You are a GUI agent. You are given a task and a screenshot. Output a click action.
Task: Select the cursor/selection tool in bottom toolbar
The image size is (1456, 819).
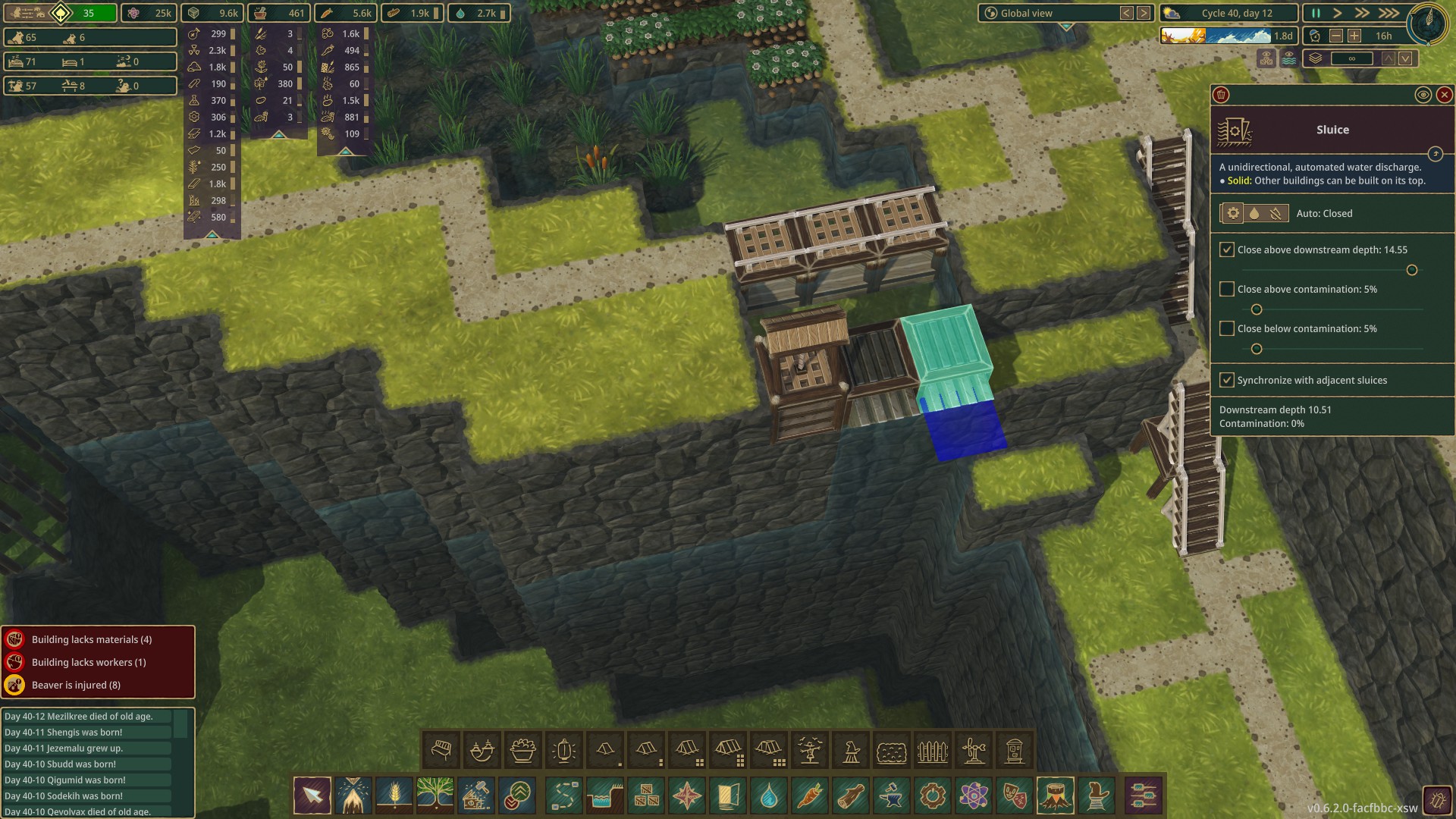pyautogui.click(x=312, y=795)
